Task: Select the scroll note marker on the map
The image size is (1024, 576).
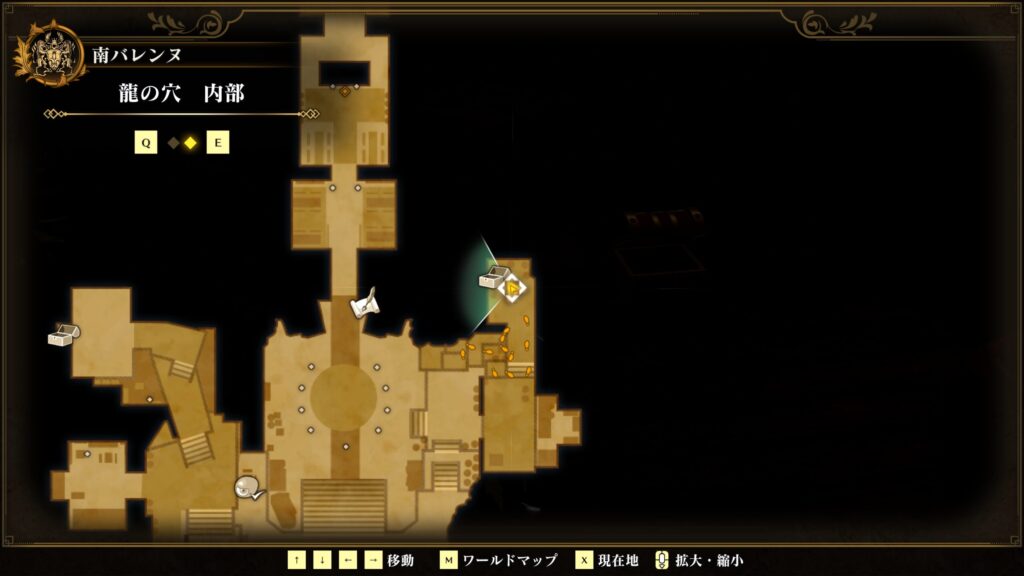Action: click(364, 303)
